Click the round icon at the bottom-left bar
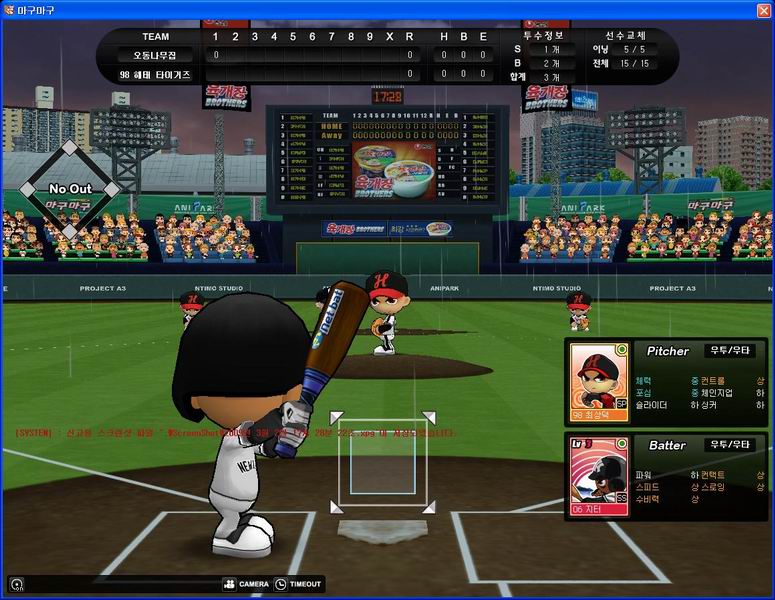The width and height of the screenshot is (775, 600). click(16, 584)
